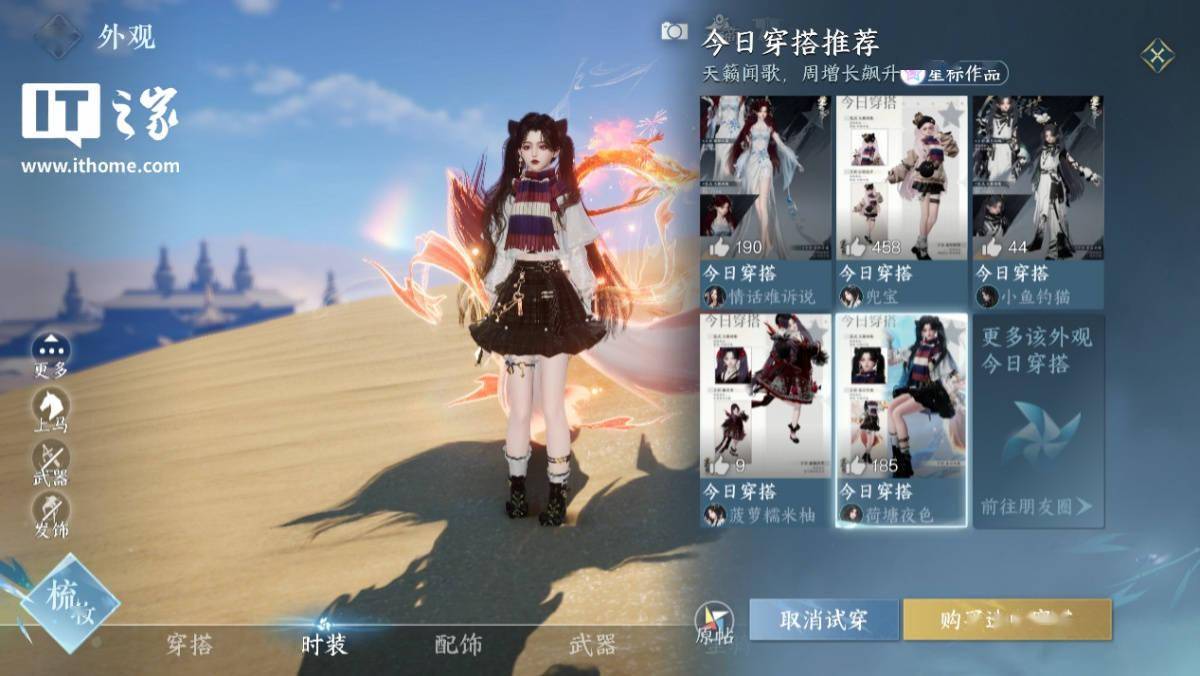Go to 前往朋友圈 link
This screenshot has height=676, width=1200.
coord(1036,507)
